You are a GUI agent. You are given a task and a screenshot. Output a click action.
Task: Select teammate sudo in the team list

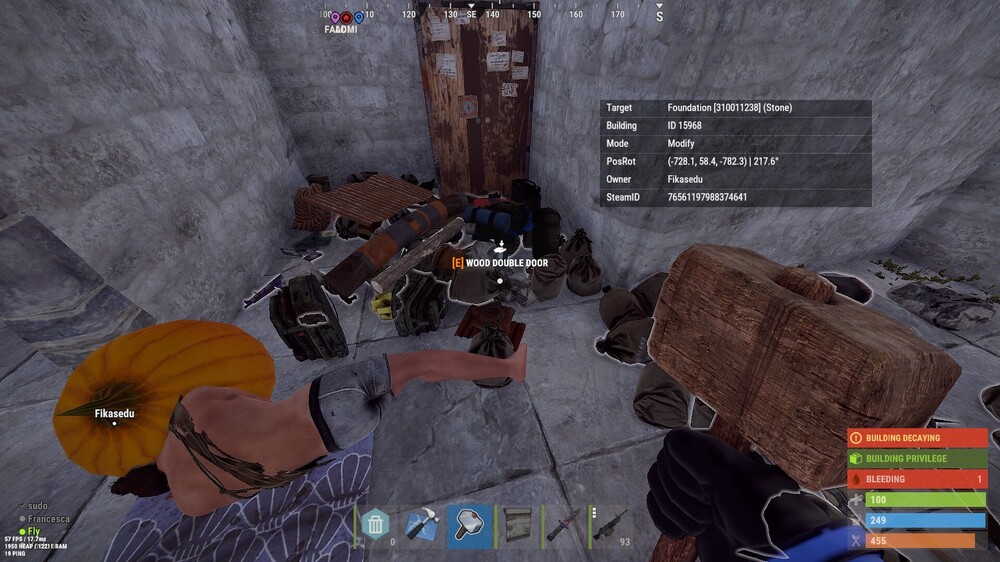pyautogui.click(x=38, y=507)
